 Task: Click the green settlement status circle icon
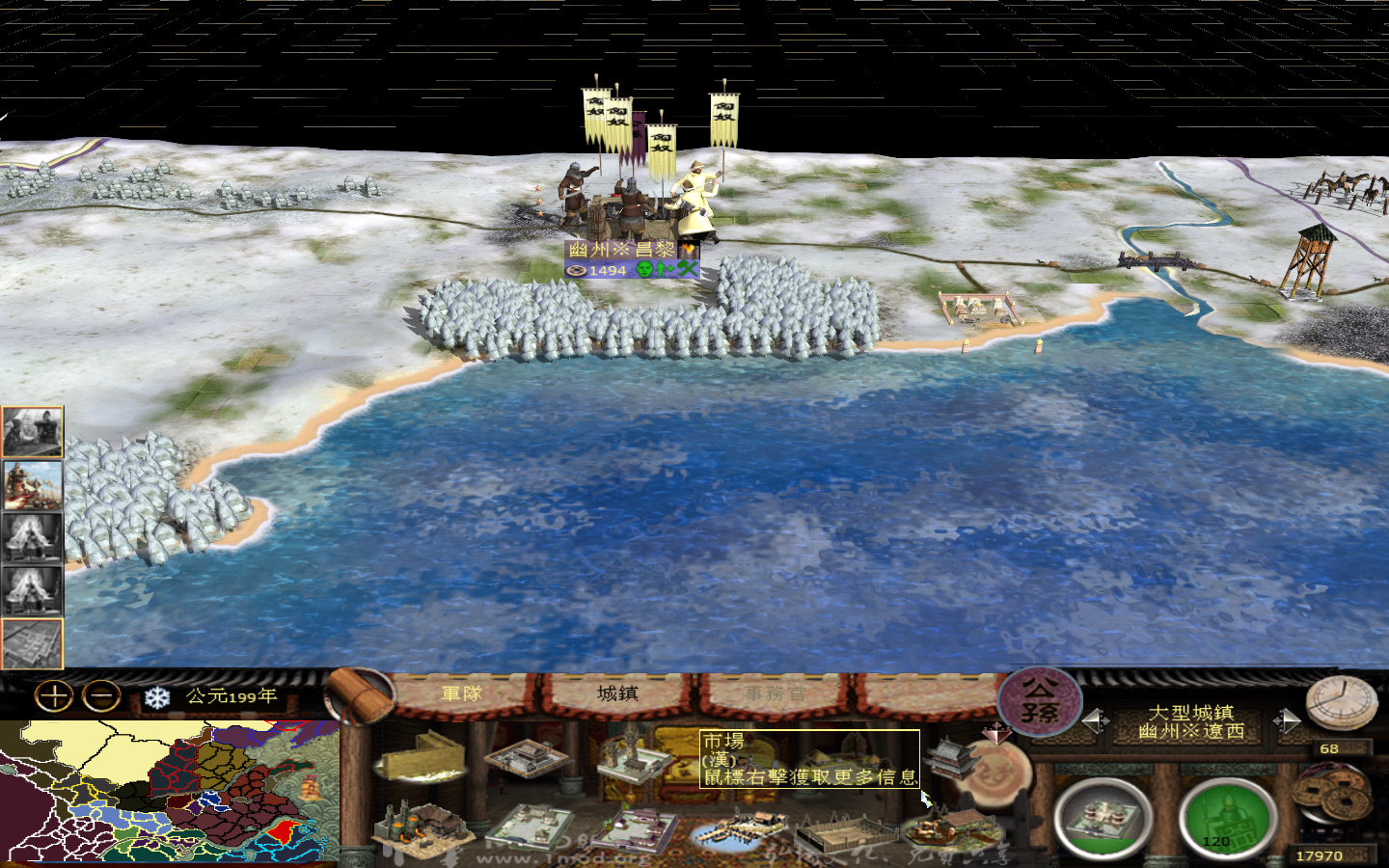[1227, 819]
